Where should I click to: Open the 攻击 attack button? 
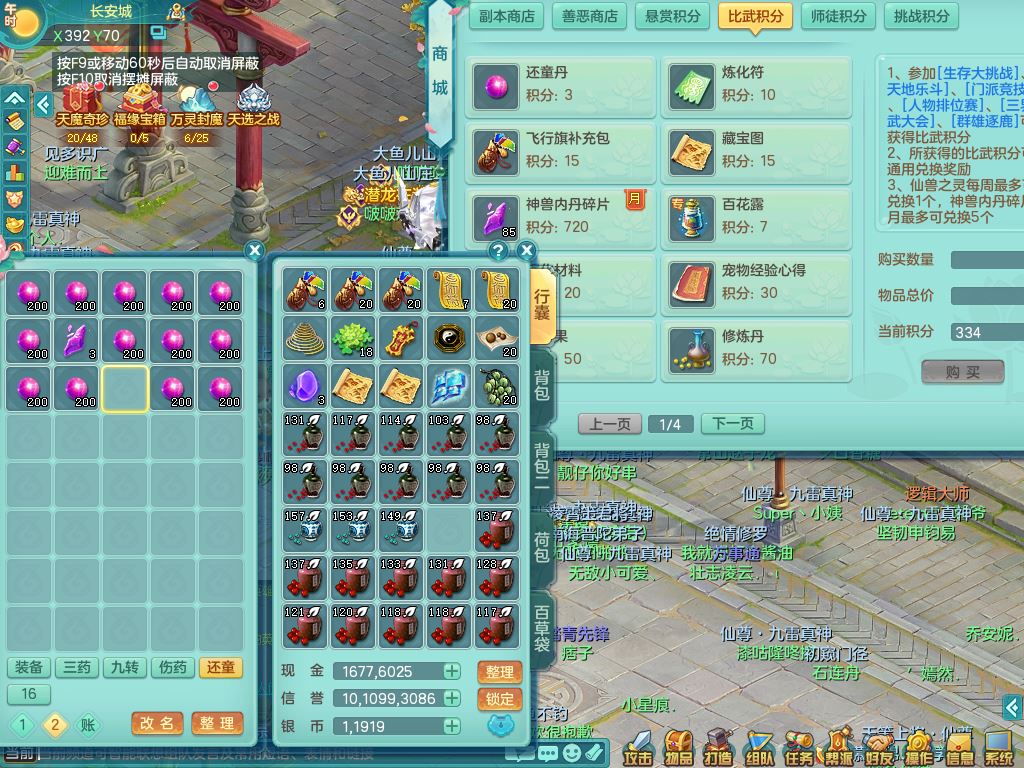click(x=638, y=747)
